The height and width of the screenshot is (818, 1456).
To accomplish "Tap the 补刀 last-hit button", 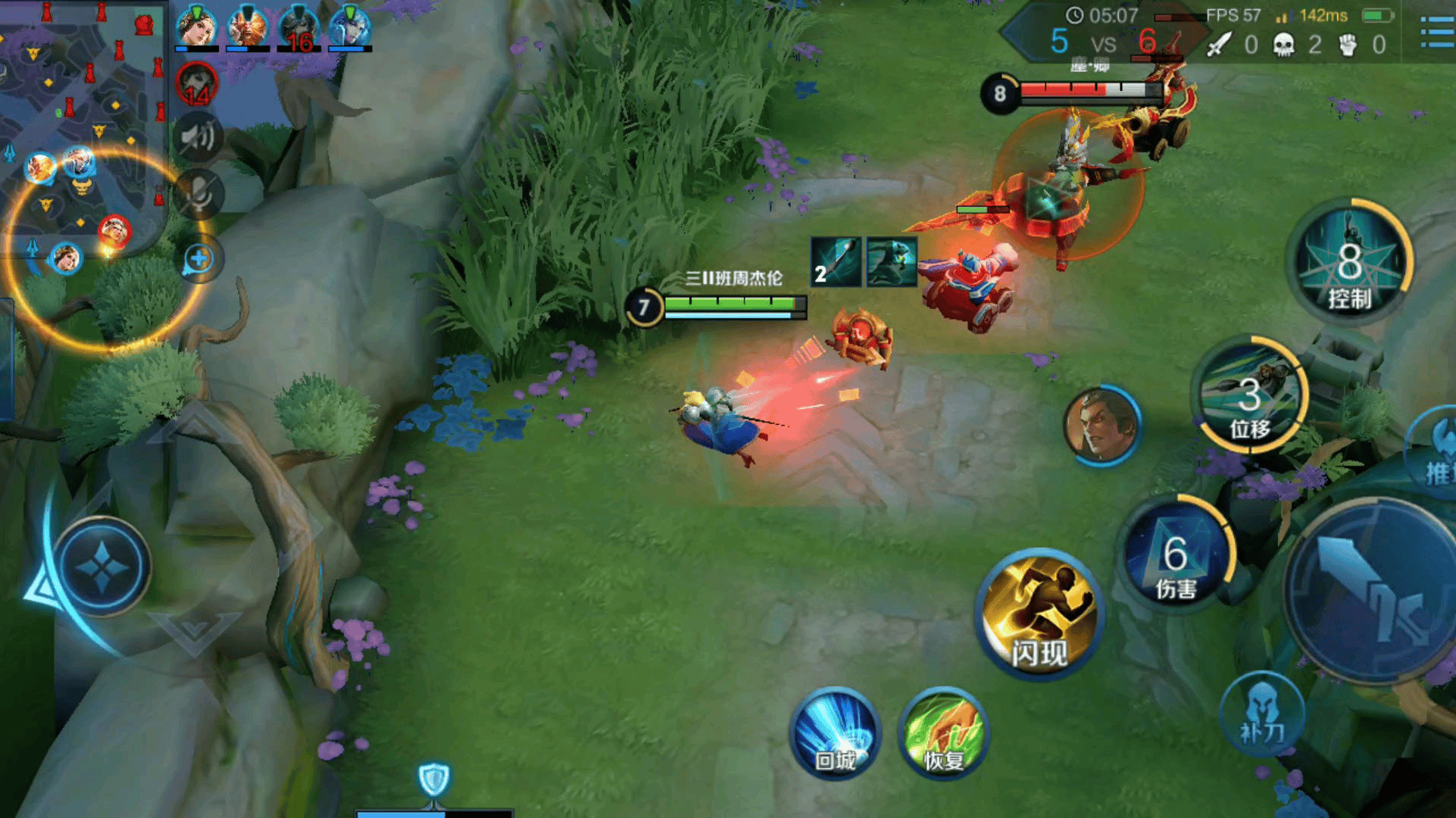I will [1261, 713].
